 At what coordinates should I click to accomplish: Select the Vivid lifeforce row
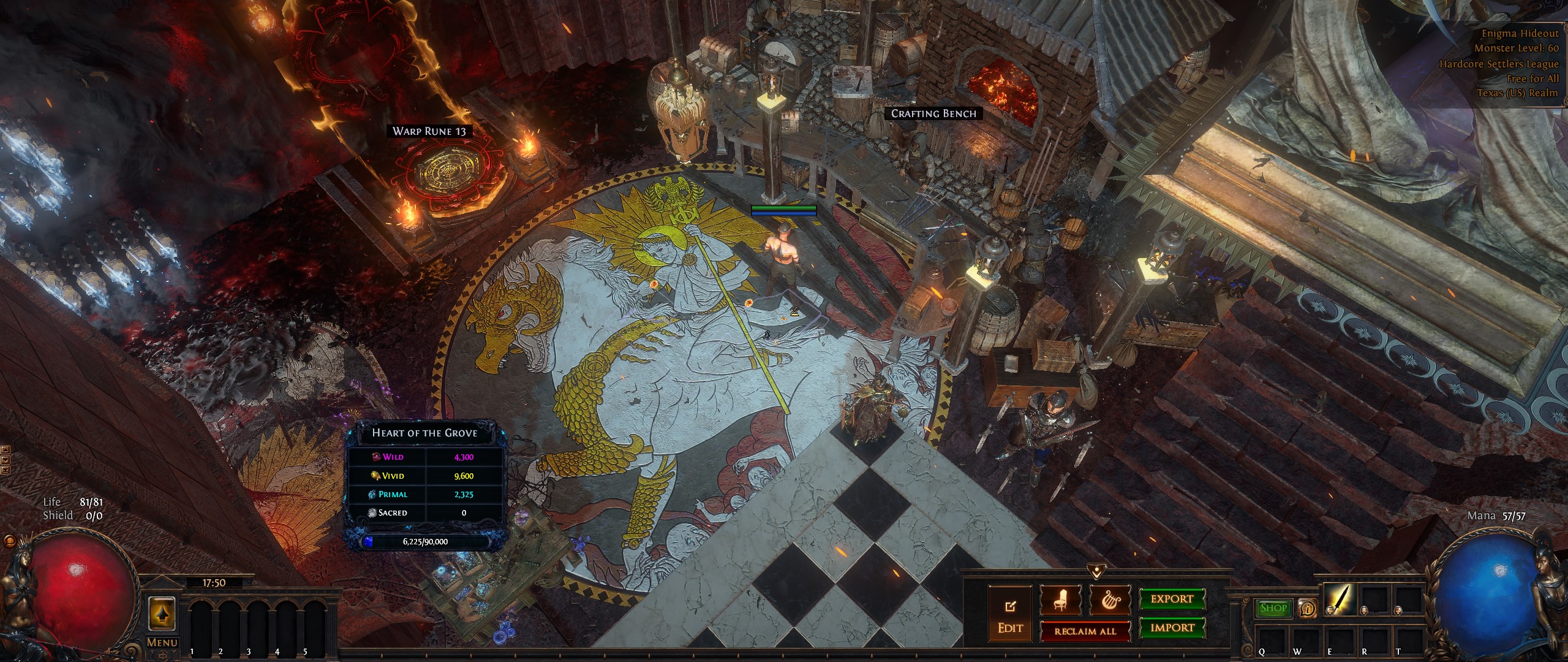tap(425, 476)
